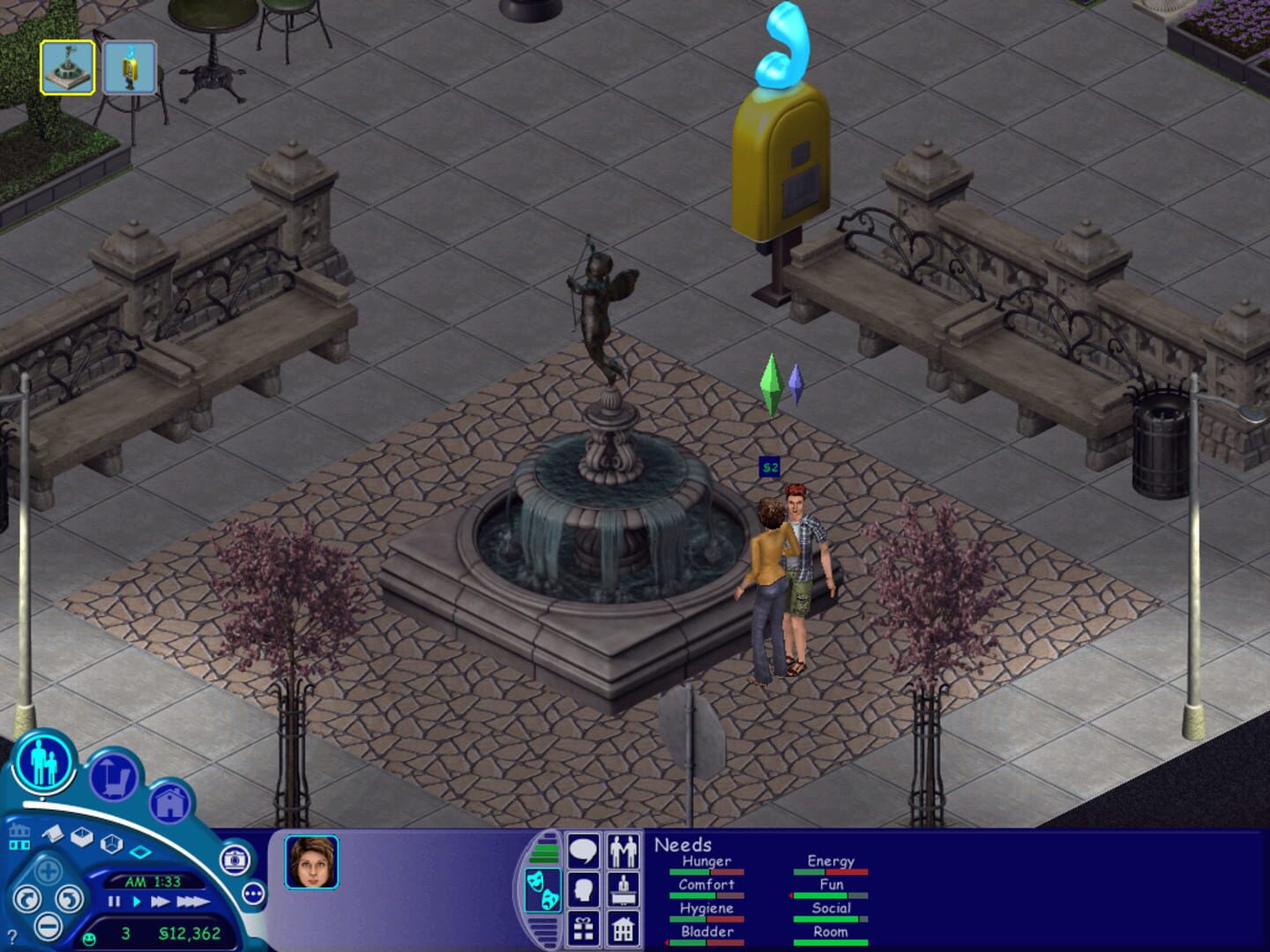This screenshot has height=952, width=1270.
Task: Select Live mode with the family icon
Action: point(42,763)
